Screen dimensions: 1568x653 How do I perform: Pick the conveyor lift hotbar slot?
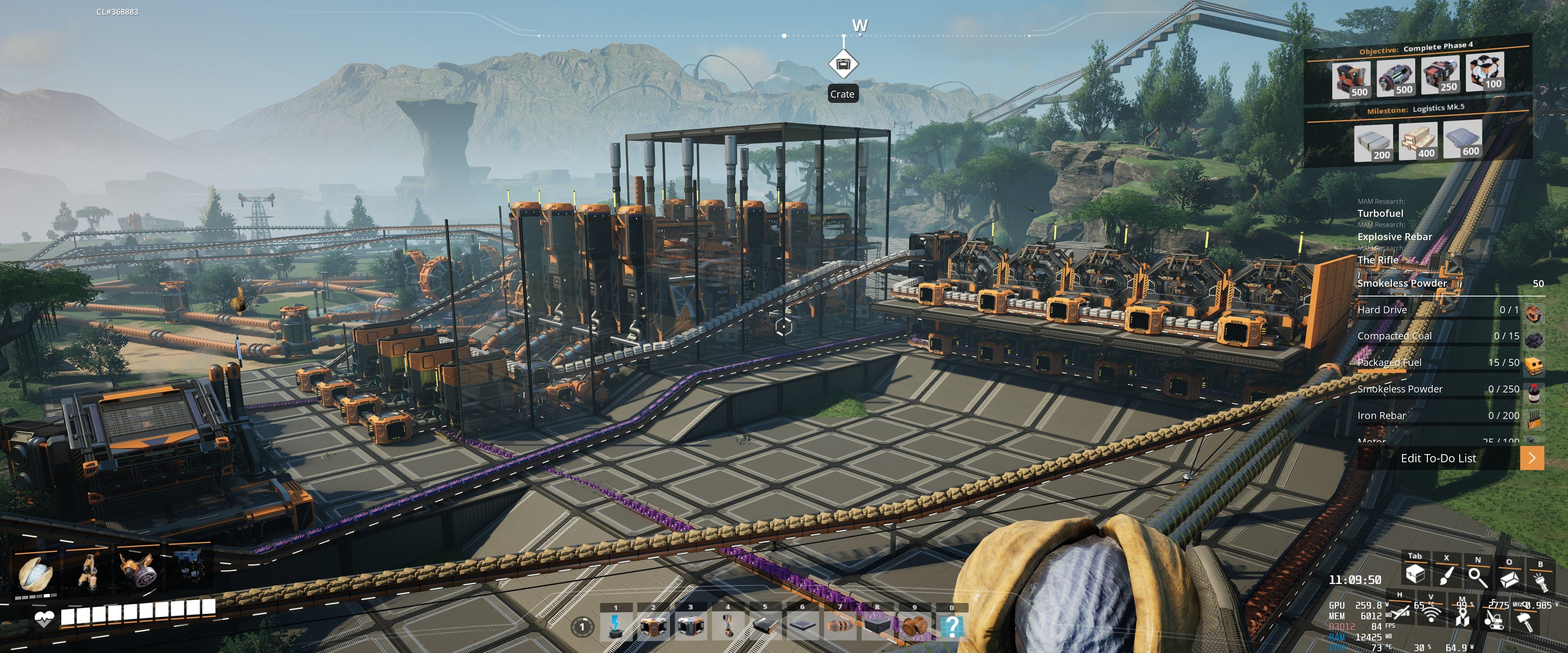(x=727, y=626)
